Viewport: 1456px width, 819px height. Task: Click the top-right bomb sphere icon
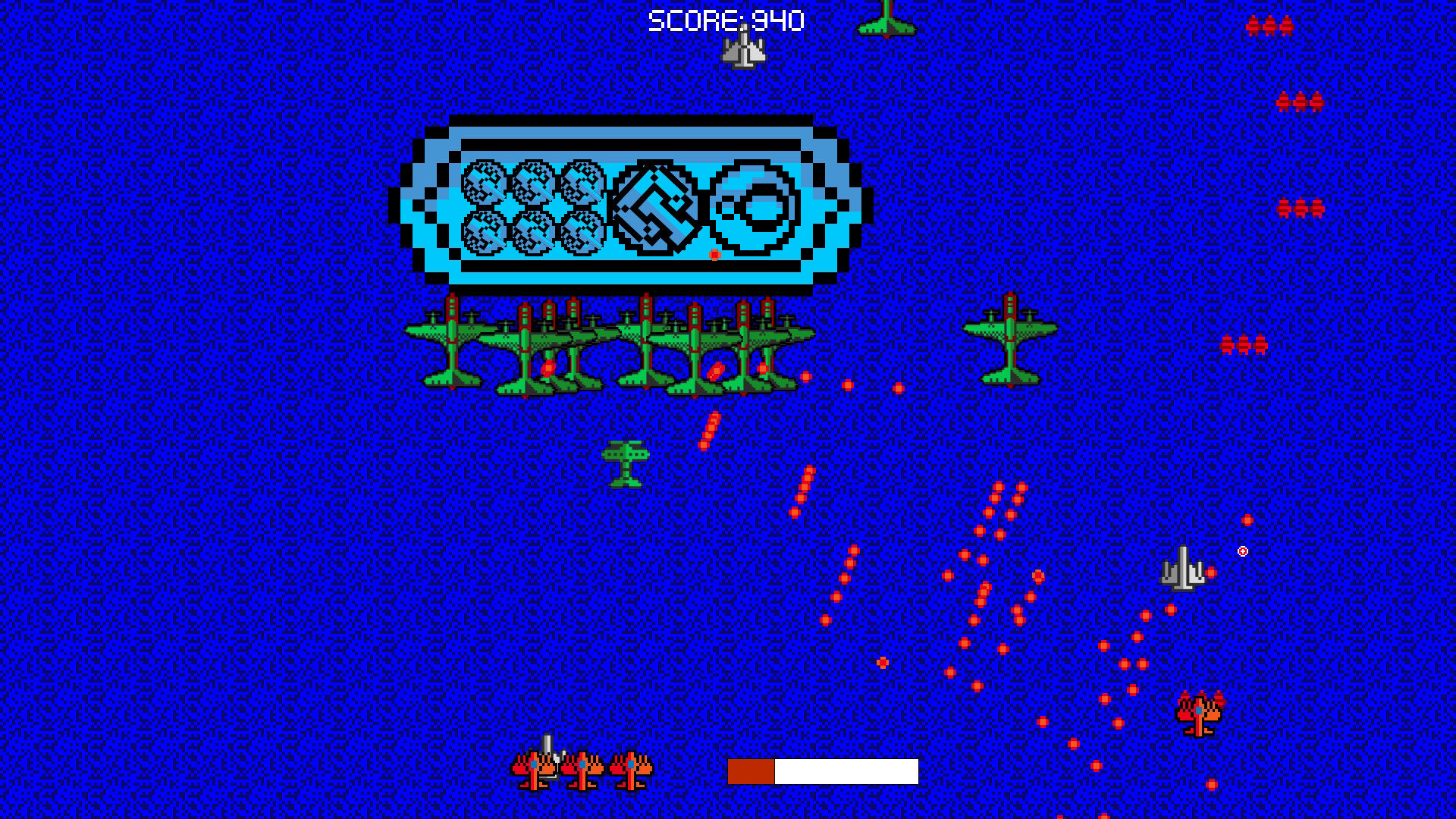point(584,182)
